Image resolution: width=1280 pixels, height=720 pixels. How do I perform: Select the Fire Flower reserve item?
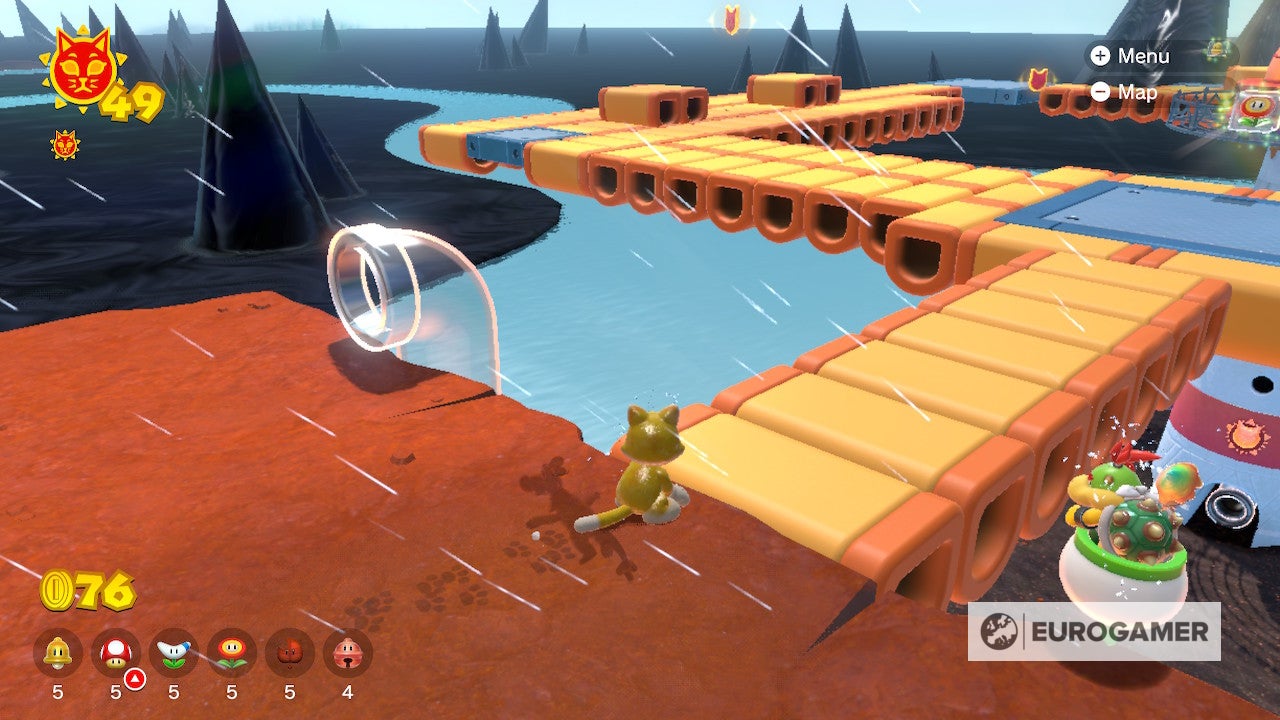tap(232, 653)
